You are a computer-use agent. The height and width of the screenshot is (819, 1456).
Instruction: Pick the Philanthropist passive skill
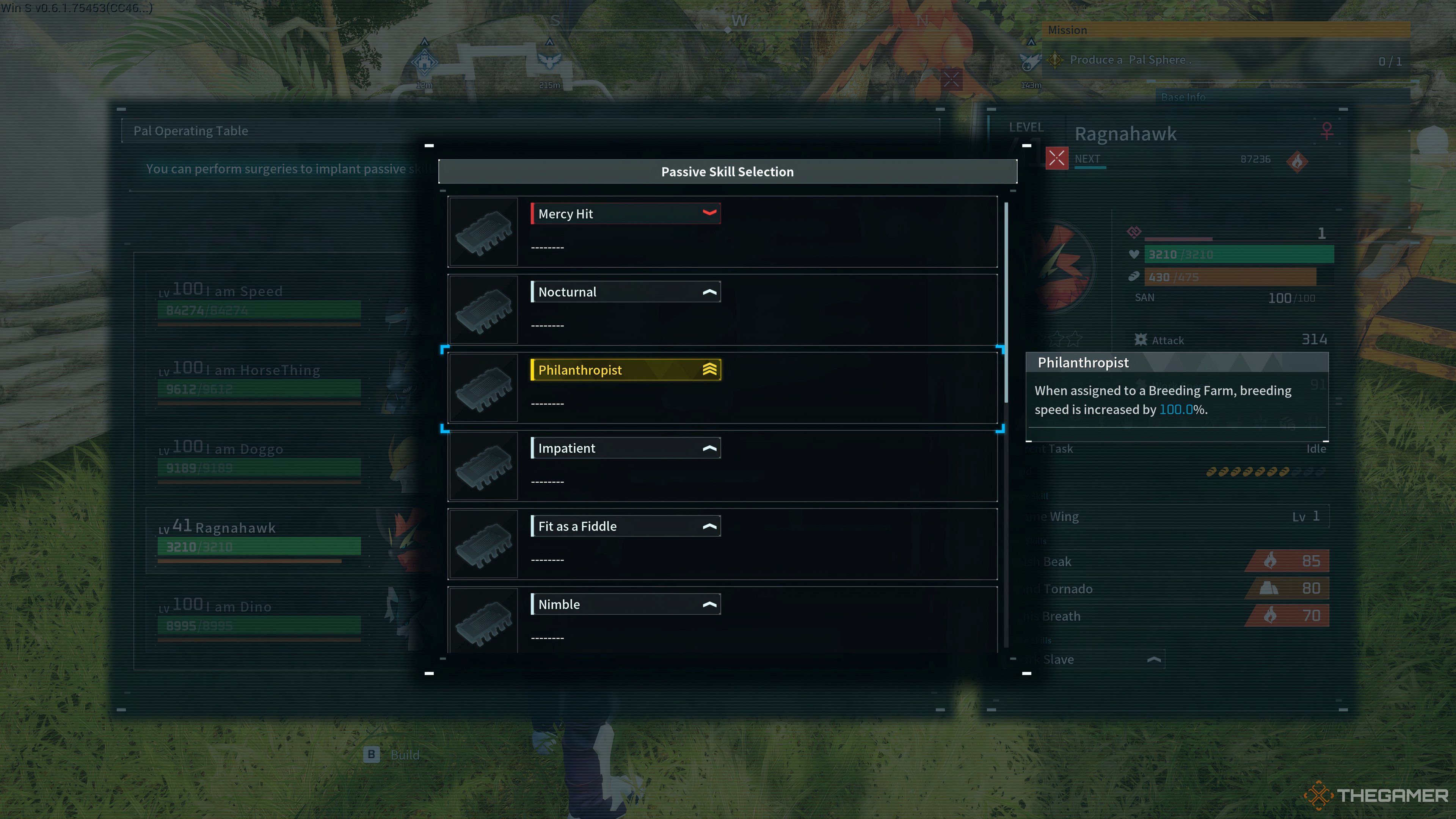722,387
